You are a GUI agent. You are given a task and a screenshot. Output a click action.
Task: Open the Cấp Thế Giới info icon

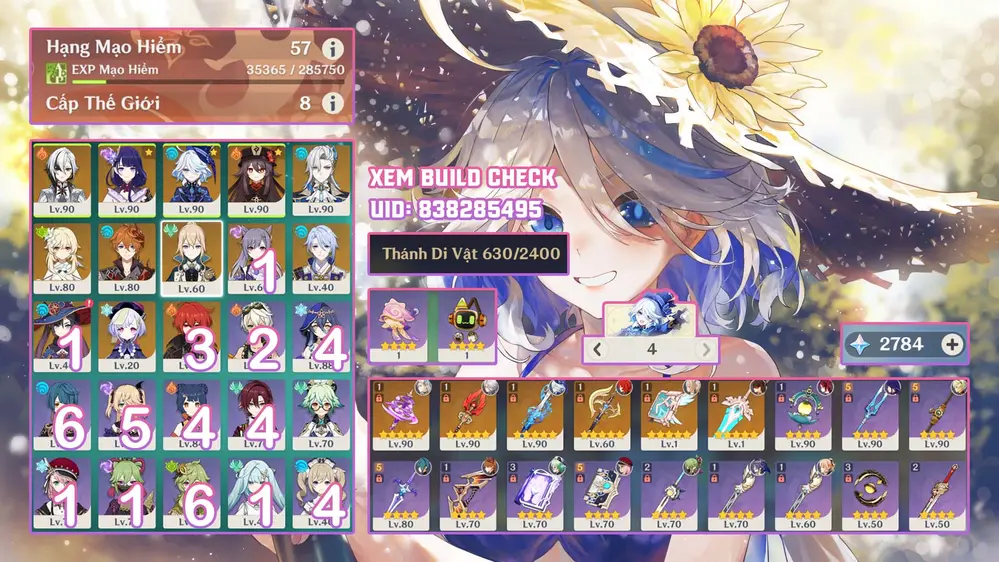[332, 103]
